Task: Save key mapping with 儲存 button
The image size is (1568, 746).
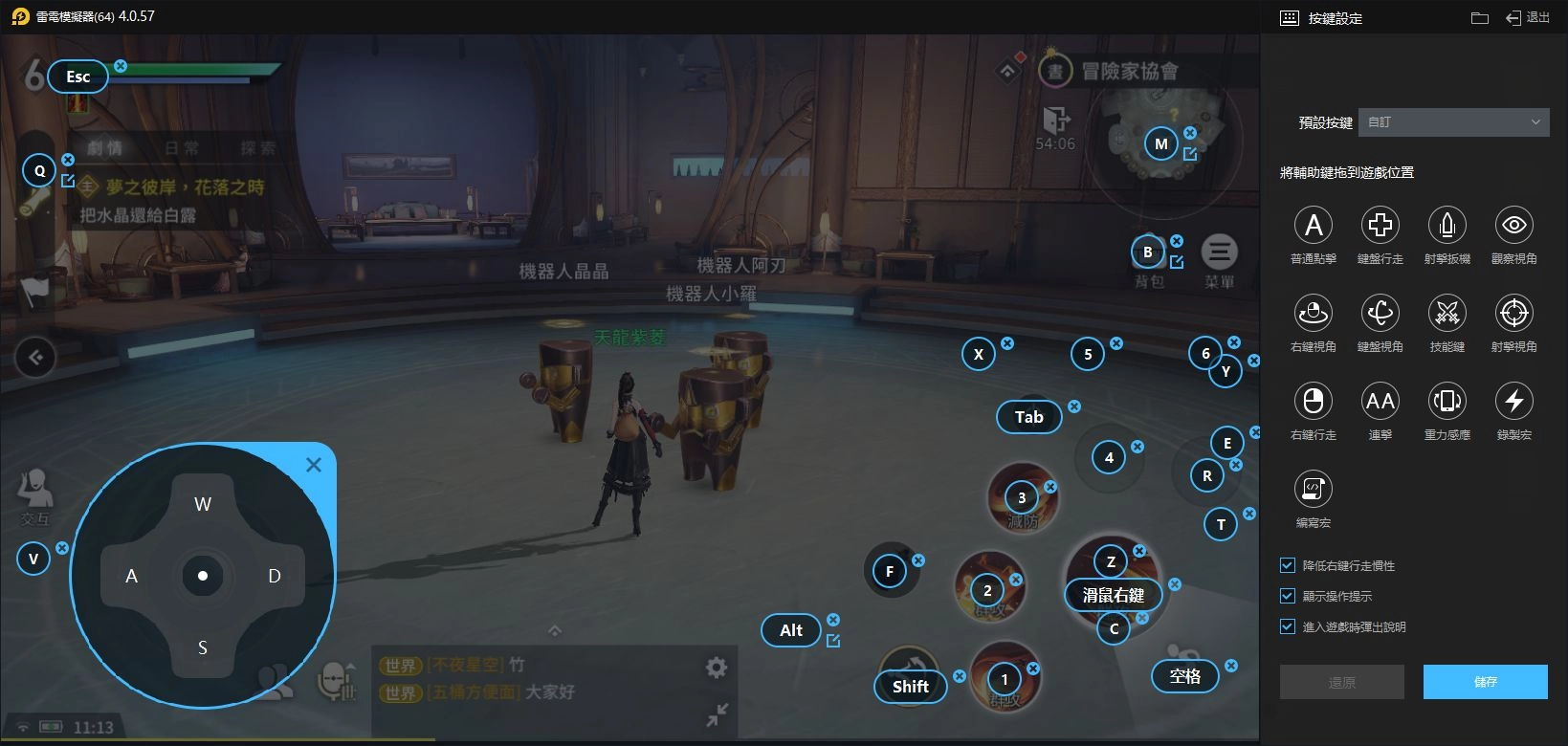Action: (1485, 682)
